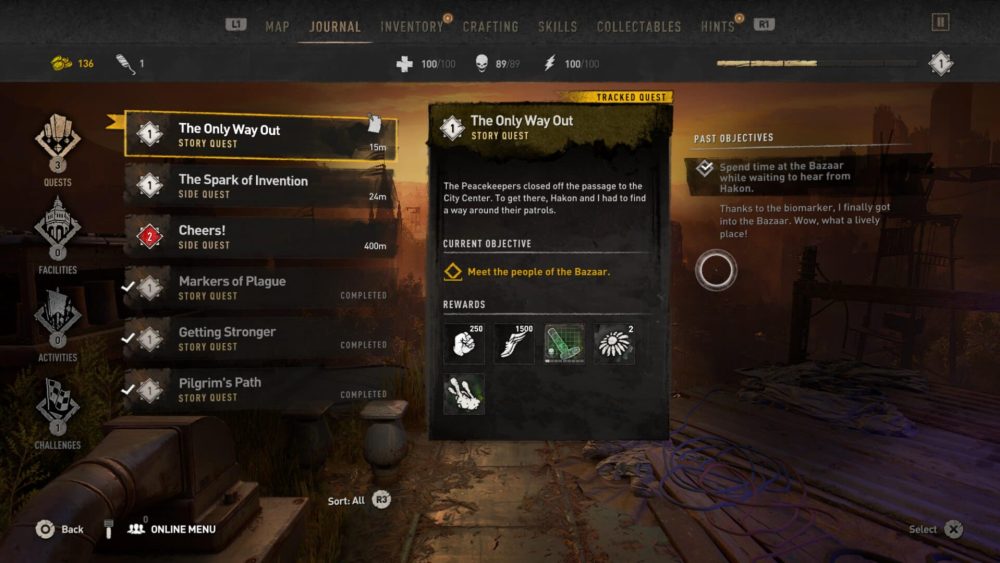Switch to the Hints tab
Viewport: 1000px width, 563px height.
click(718, 26)
